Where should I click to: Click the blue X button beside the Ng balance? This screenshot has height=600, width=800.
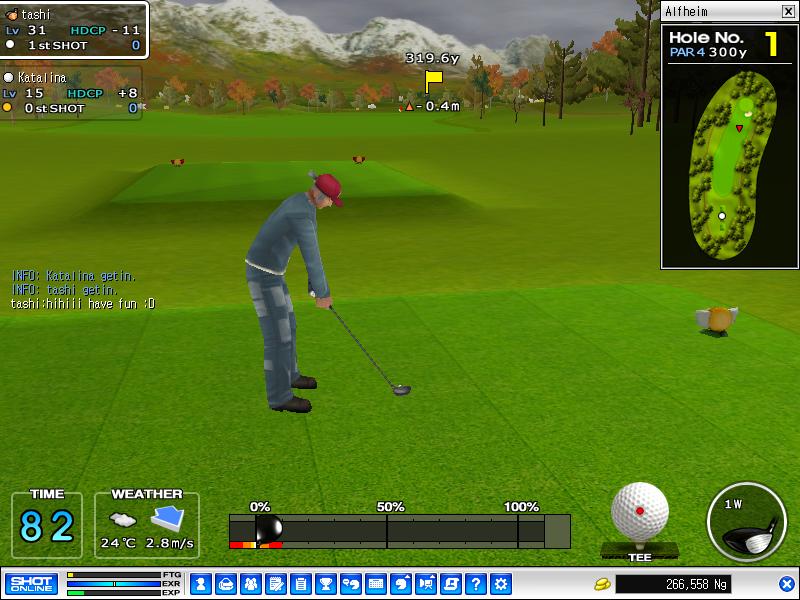tap(786, 583)
